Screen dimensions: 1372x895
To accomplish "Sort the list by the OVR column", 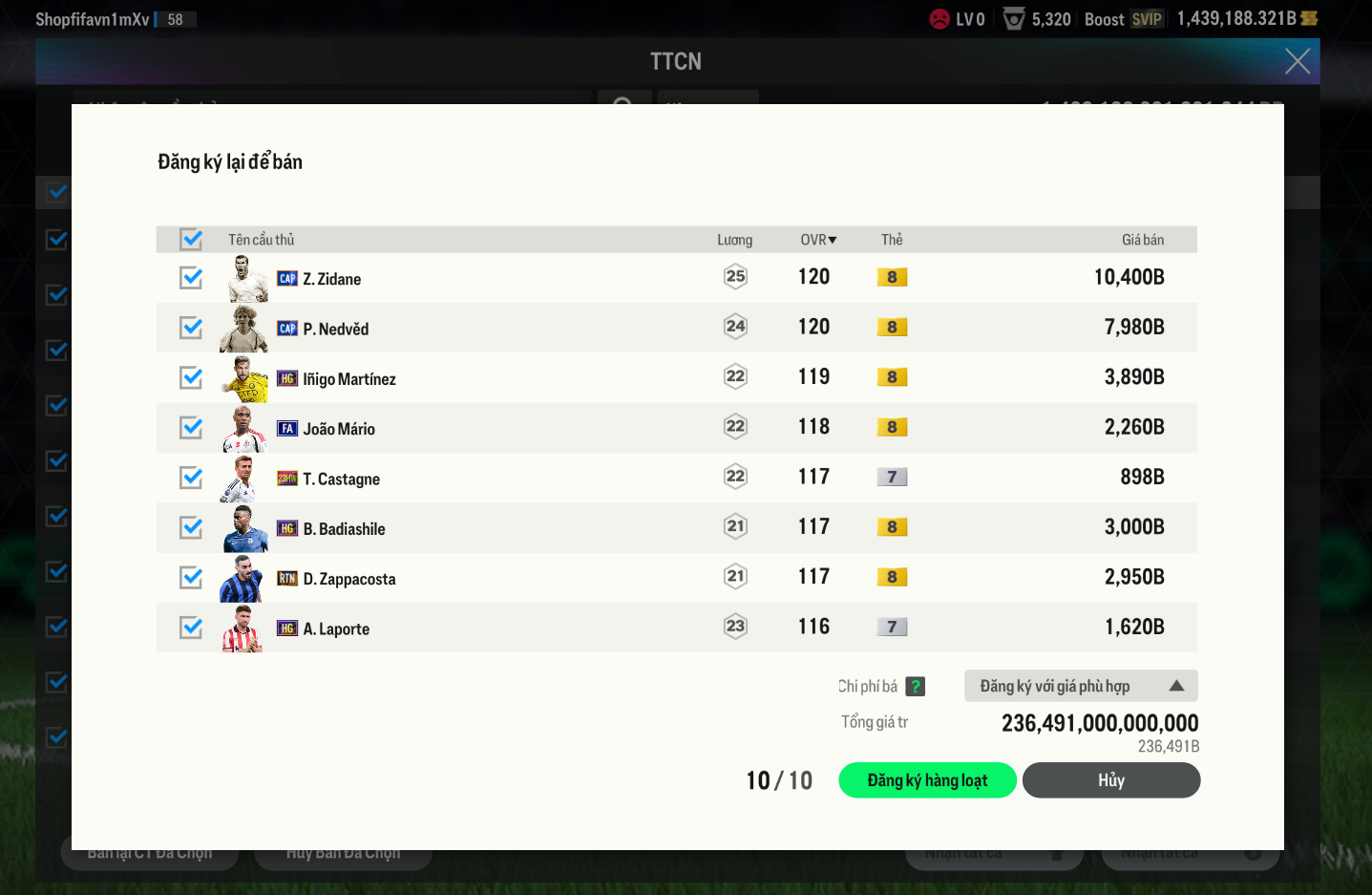I will tap(818, 240).
